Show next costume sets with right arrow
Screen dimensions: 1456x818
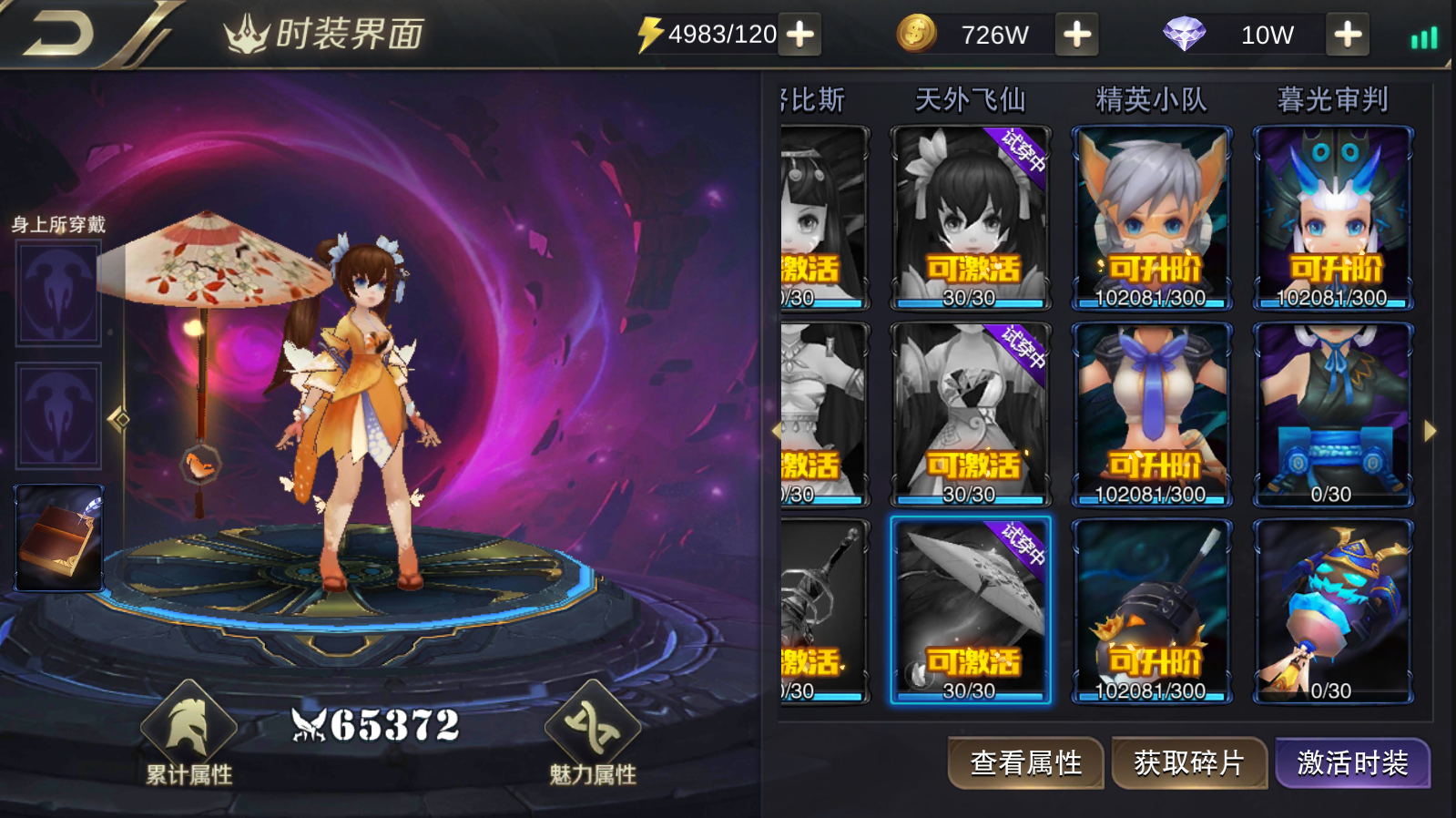[x=1430, y=431]
